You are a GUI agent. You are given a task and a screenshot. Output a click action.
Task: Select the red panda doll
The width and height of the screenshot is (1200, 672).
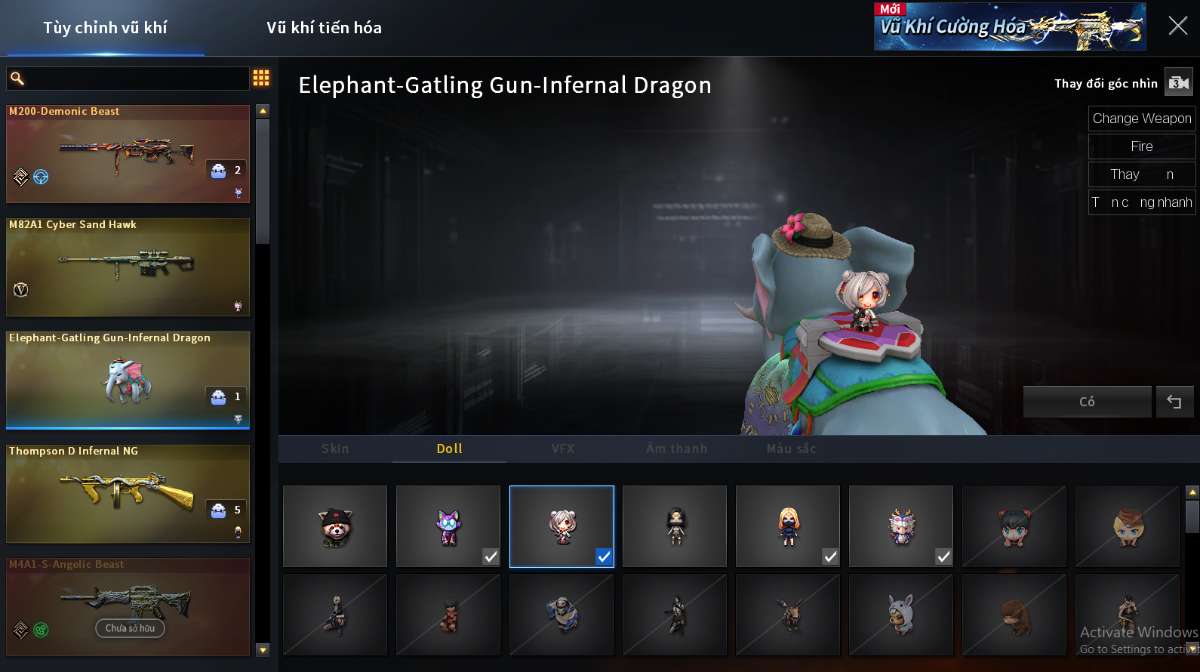335,526
